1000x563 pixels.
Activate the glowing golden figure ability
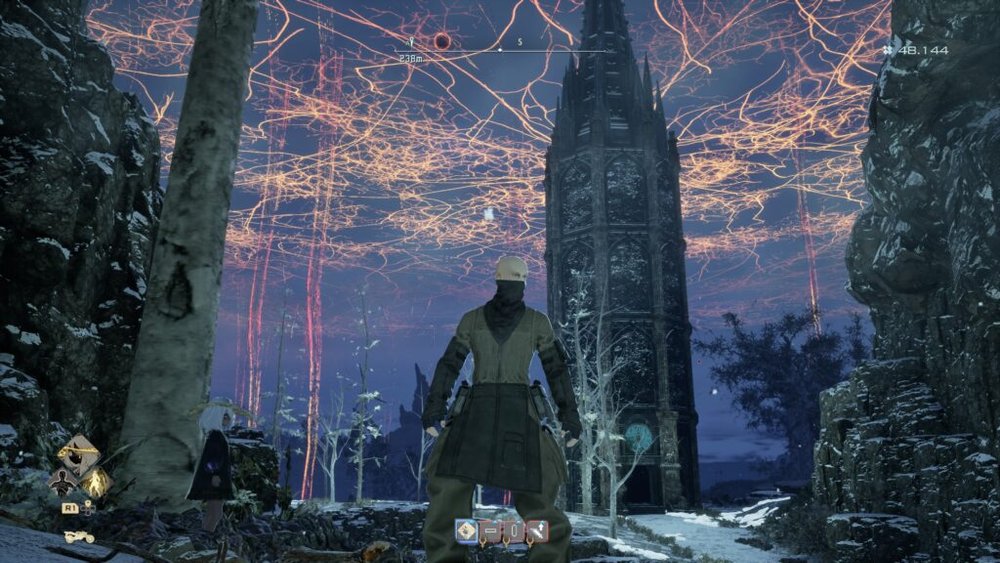tap(96, 483)
